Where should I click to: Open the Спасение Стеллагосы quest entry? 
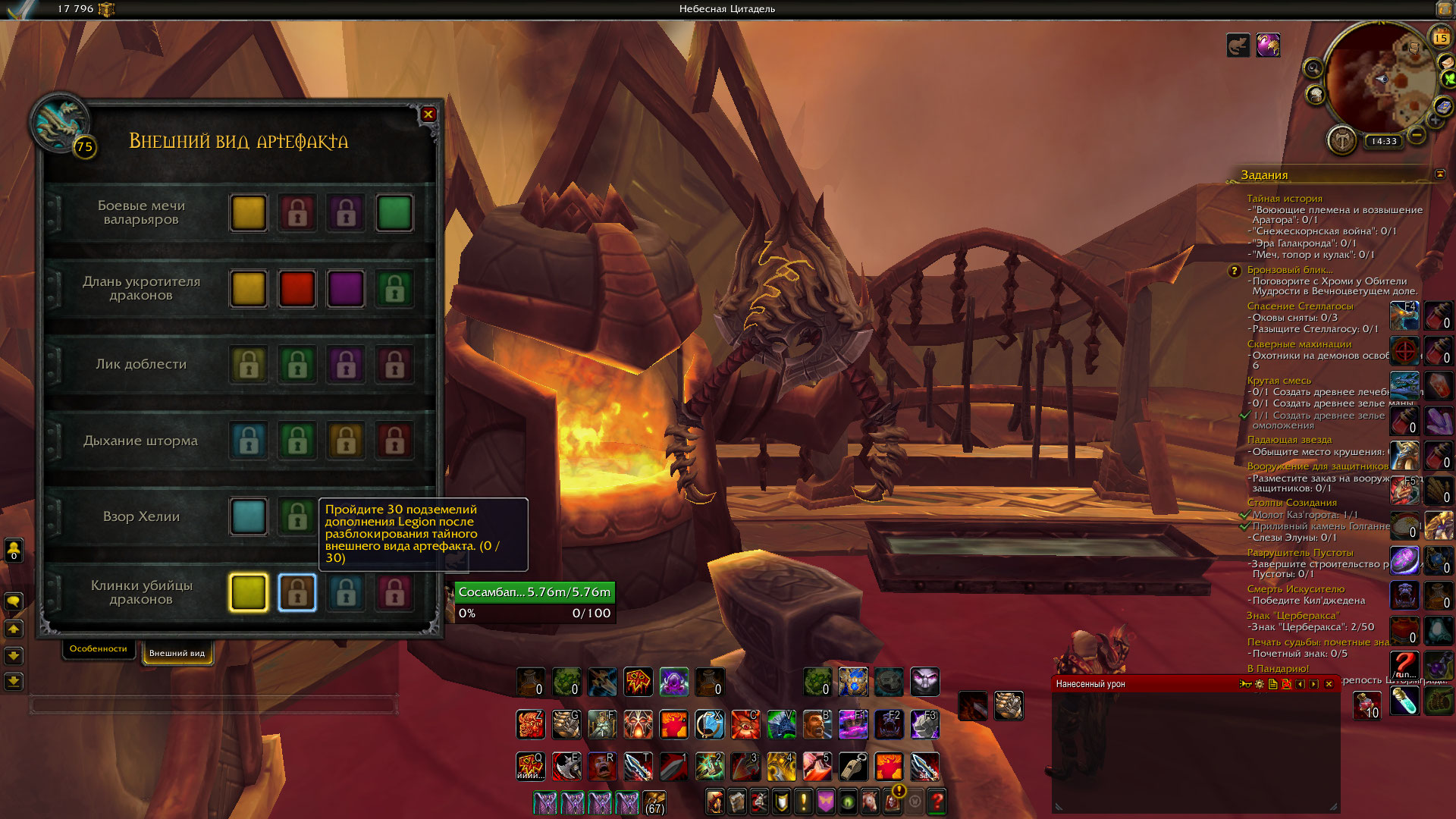pyautogui.click(x=1300, y=306)
